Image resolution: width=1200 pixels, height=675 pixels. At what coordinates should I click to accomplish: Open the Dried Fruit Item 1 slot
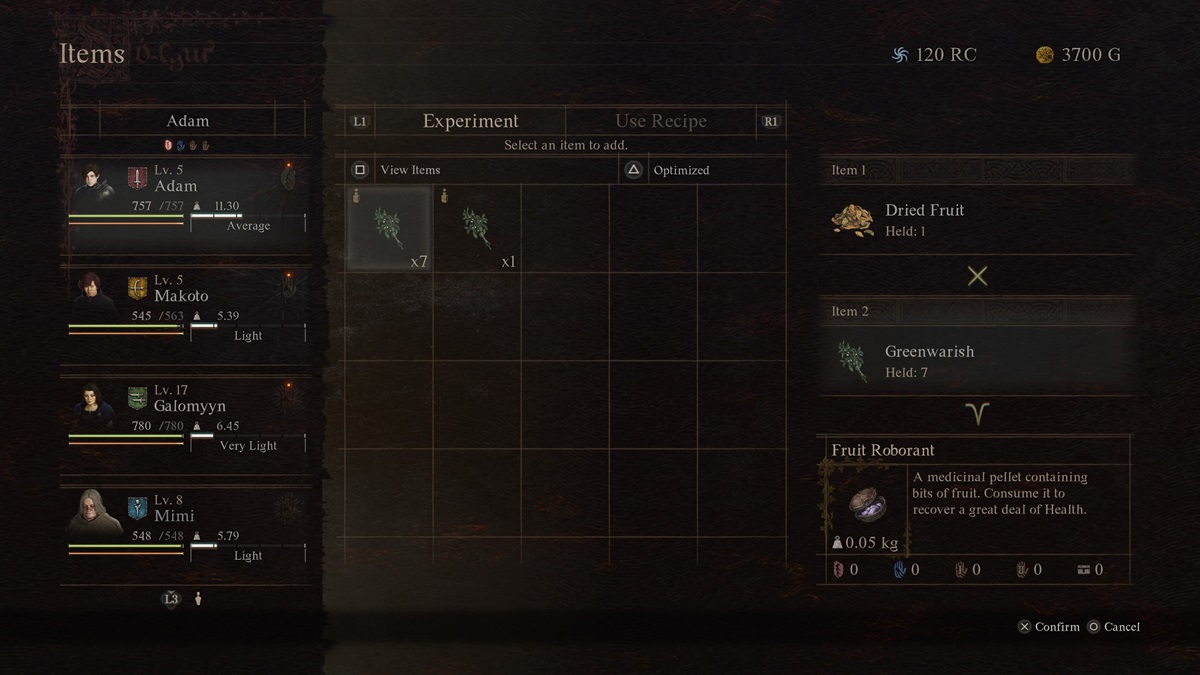pyautogui.click(x=975, y=220)
